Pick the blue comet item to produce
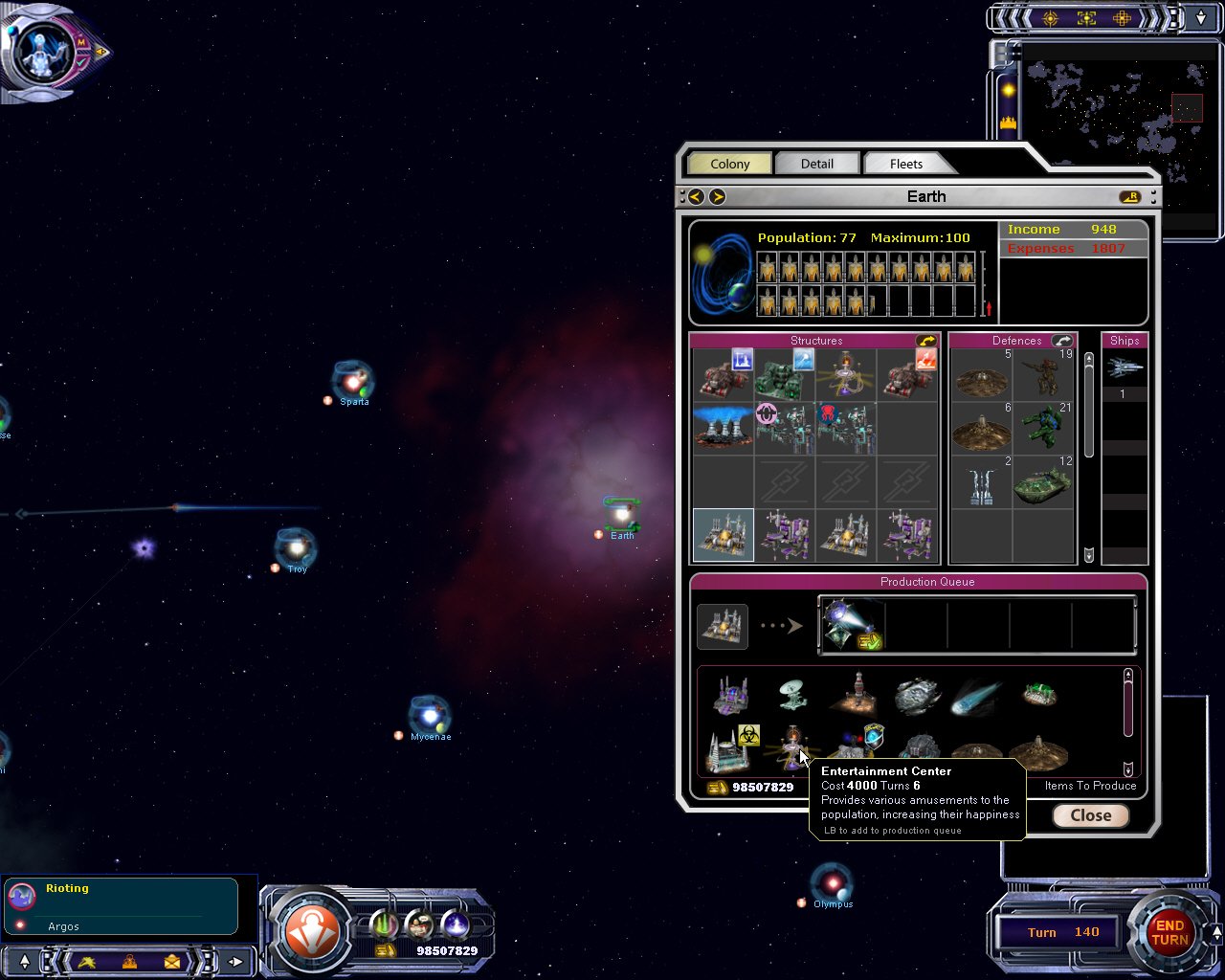The height and width of the screenshot is (980, 1225). tap(976, 697)
